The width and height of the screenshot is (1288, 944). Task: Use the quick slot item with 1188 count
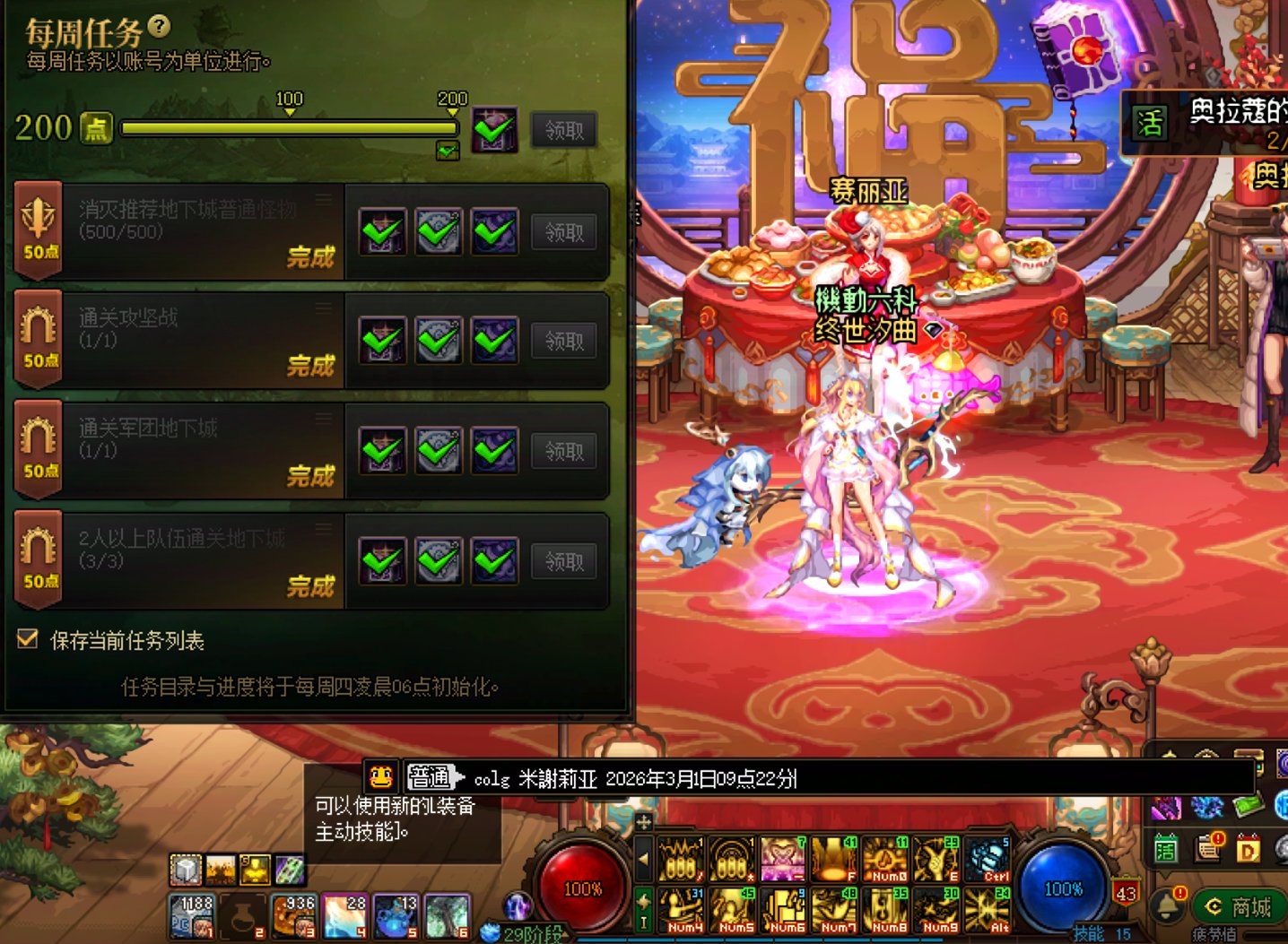[192, 916]
